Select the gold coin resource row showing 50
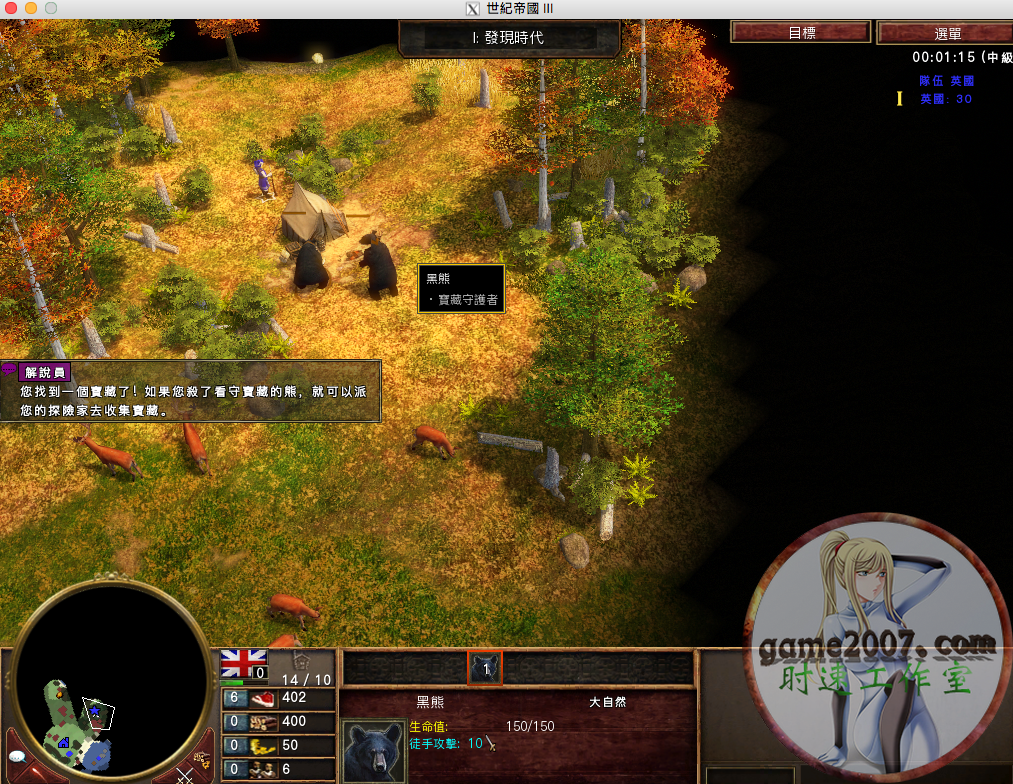This screenshot has height=784, width=1013. point(278,745)
